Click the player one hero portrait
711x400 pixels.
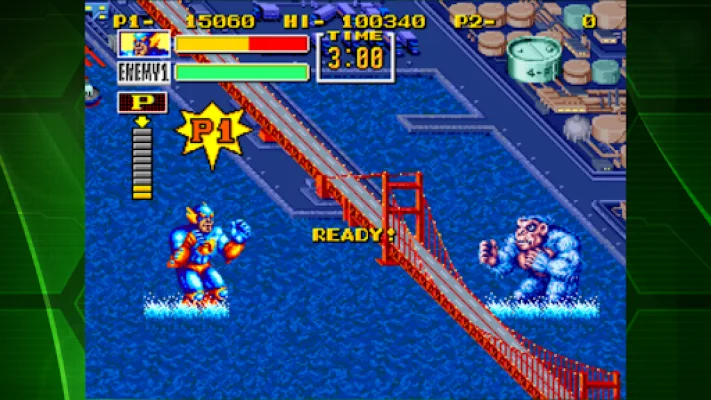[x=144, y=44]
